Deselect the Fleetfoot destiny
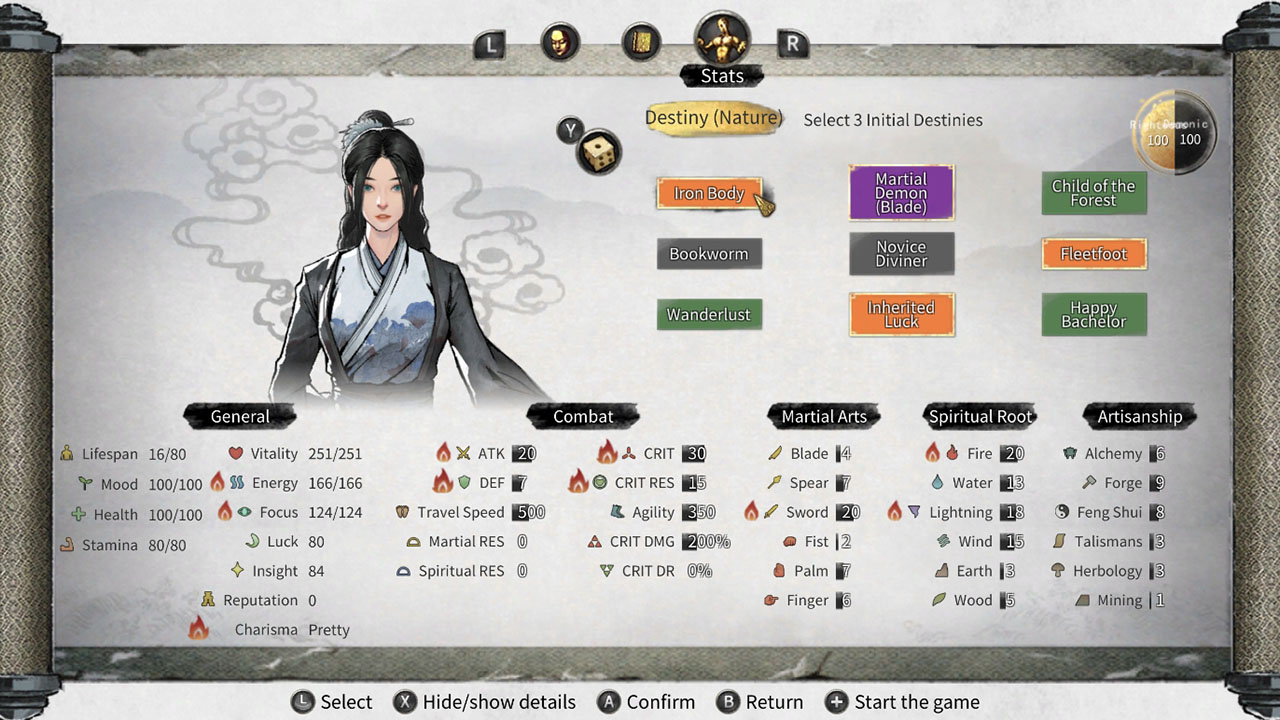The image size is (1280, 720). click(1094, 253)
